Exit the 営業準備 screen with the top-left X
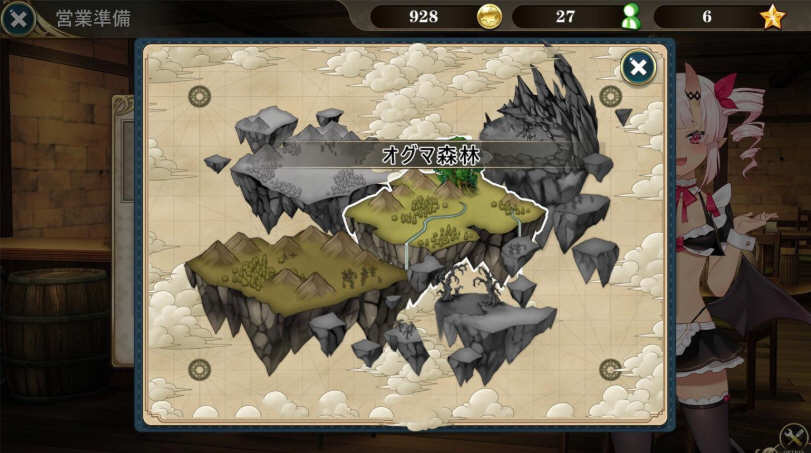The width and height of the screenshot is (811, 453). pyautogui.click(x=17, y=17)
